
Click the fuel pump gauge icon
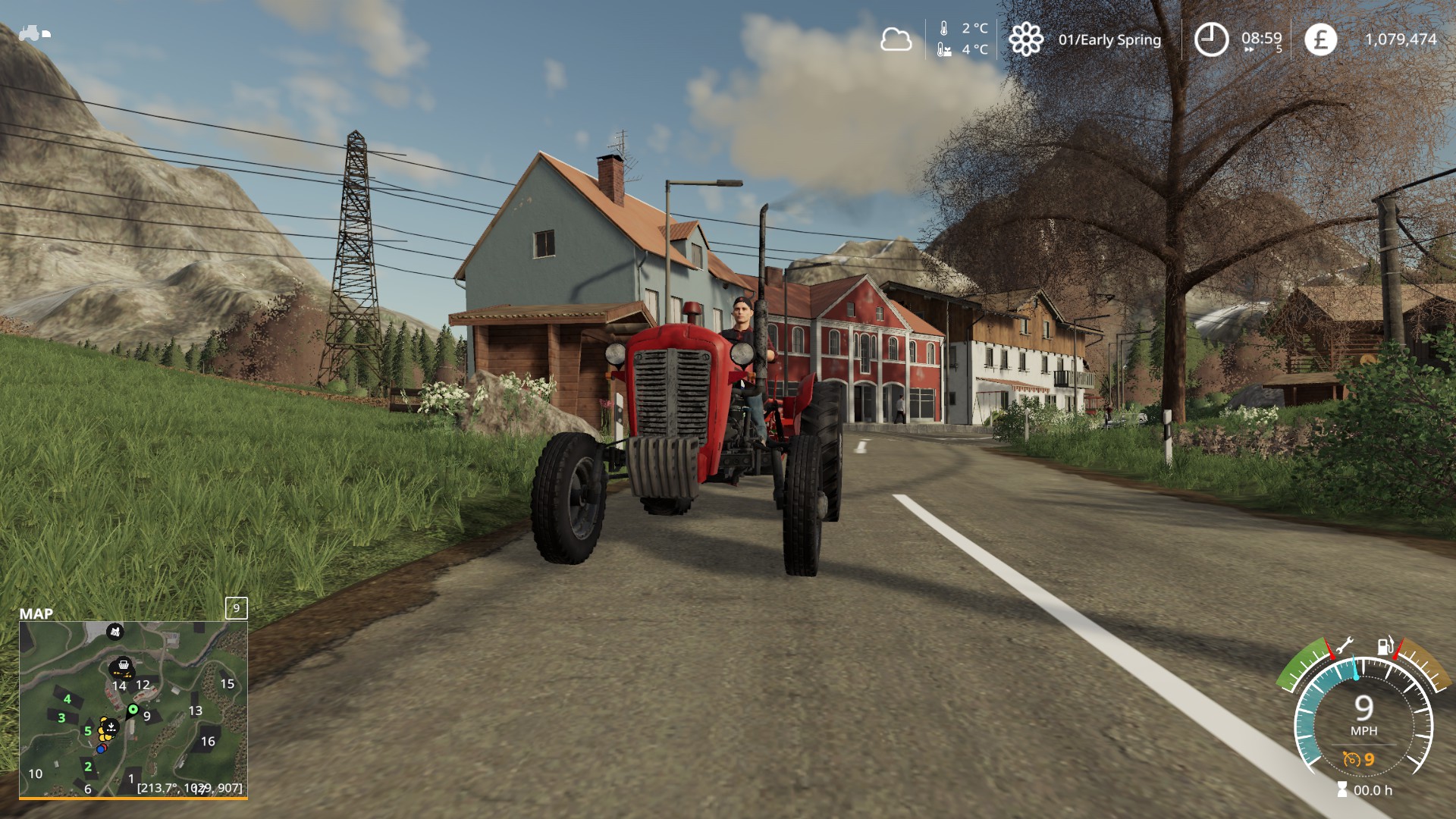pos(1385,647)
